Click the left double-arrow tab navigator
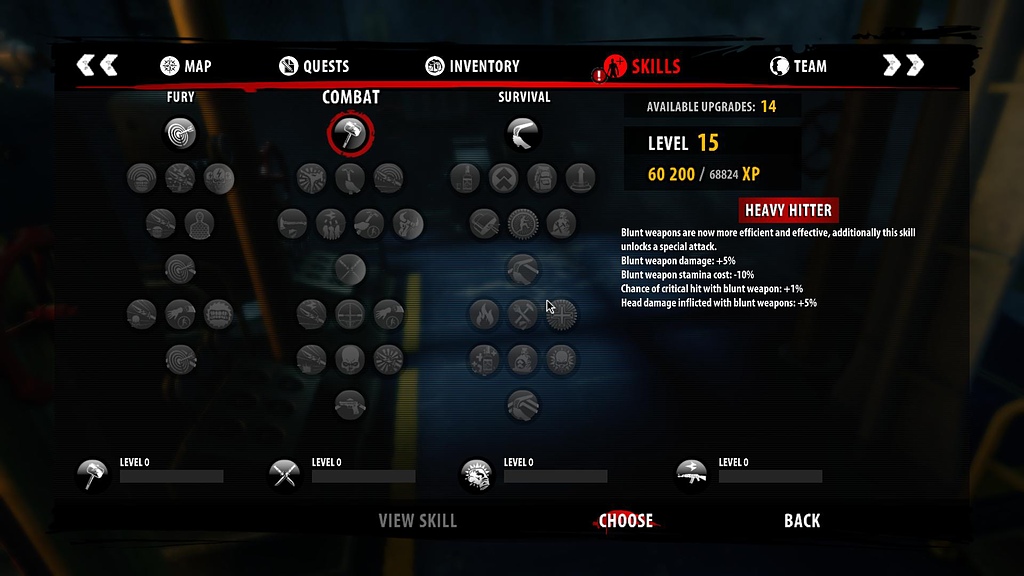The image size is (1024, 576). [97, 66]
